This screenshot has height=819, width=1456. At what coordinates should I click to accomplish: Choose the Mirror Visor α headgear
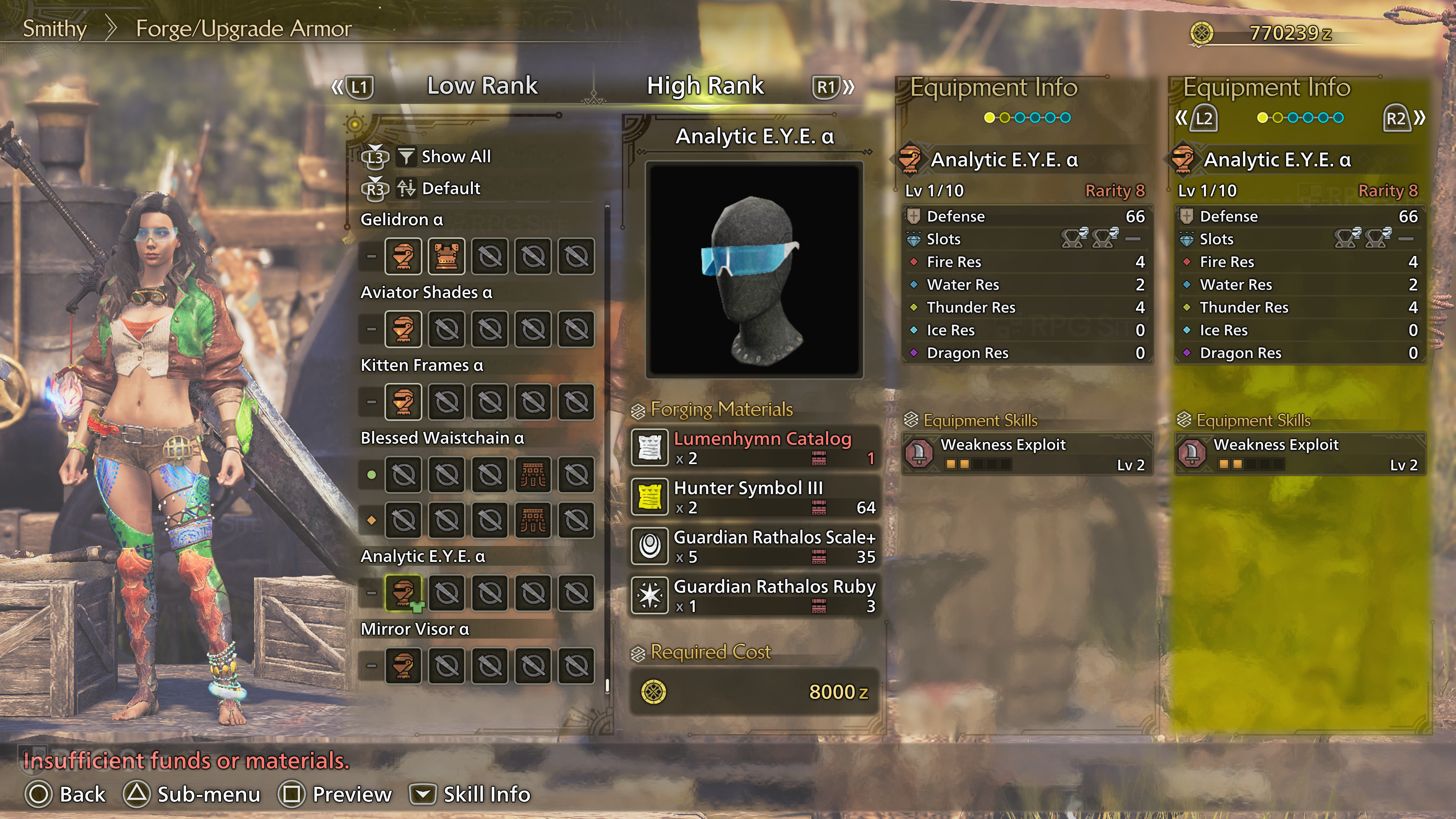click(x=403, y=666)
